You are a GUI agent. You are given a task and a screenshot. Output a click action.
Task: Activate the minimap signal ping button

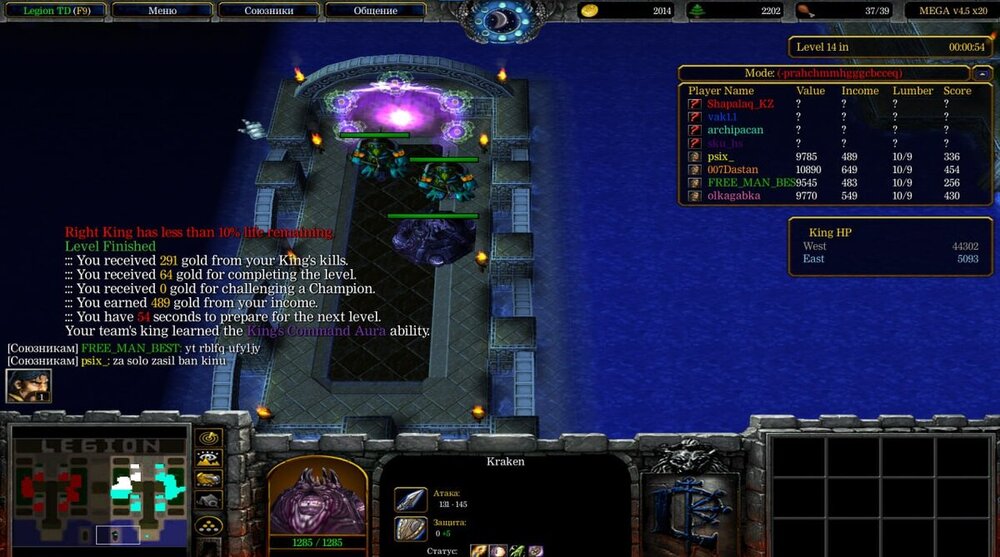coord(209,438)
